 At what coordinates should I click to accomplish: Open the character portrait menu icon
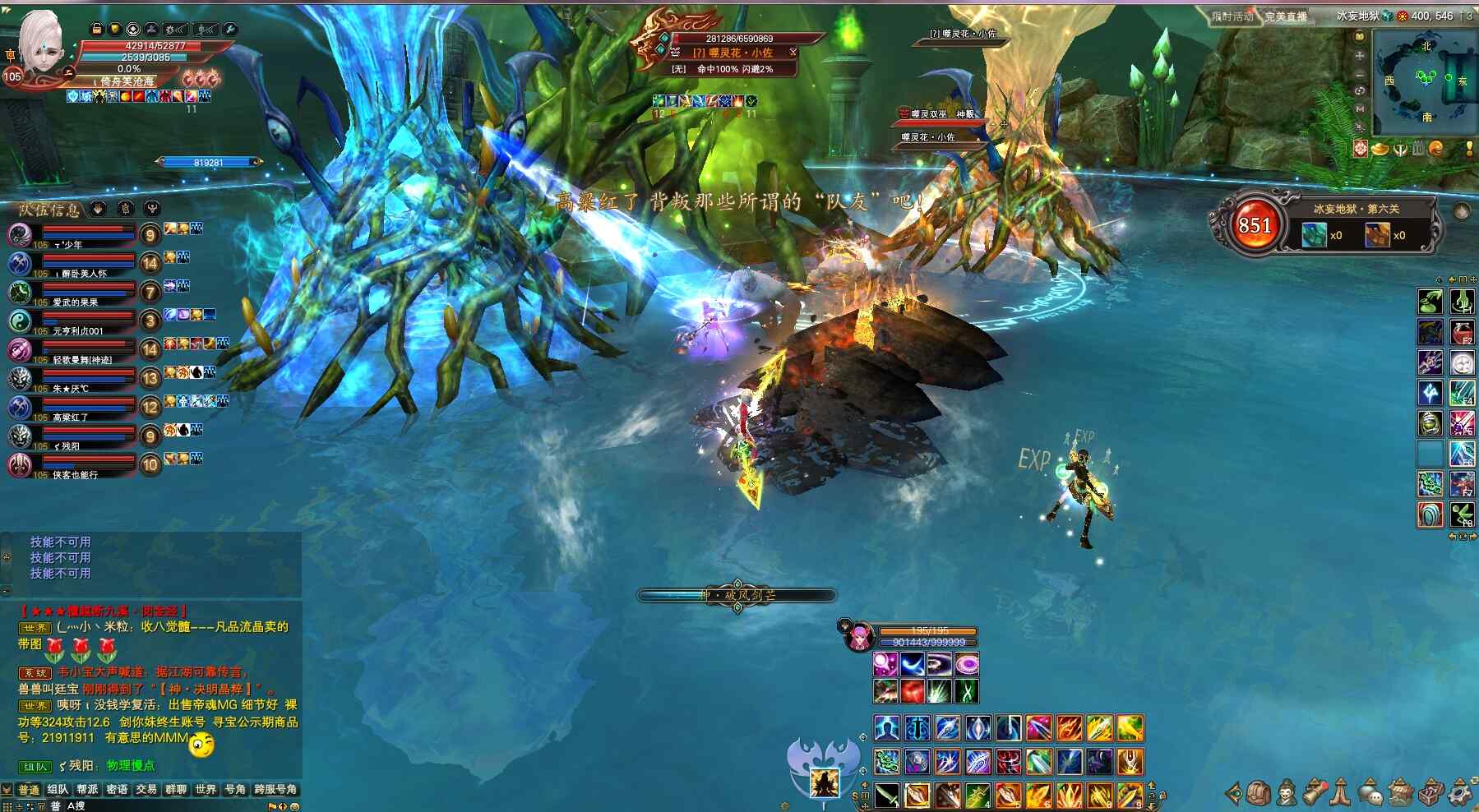tap(1287, 793)
